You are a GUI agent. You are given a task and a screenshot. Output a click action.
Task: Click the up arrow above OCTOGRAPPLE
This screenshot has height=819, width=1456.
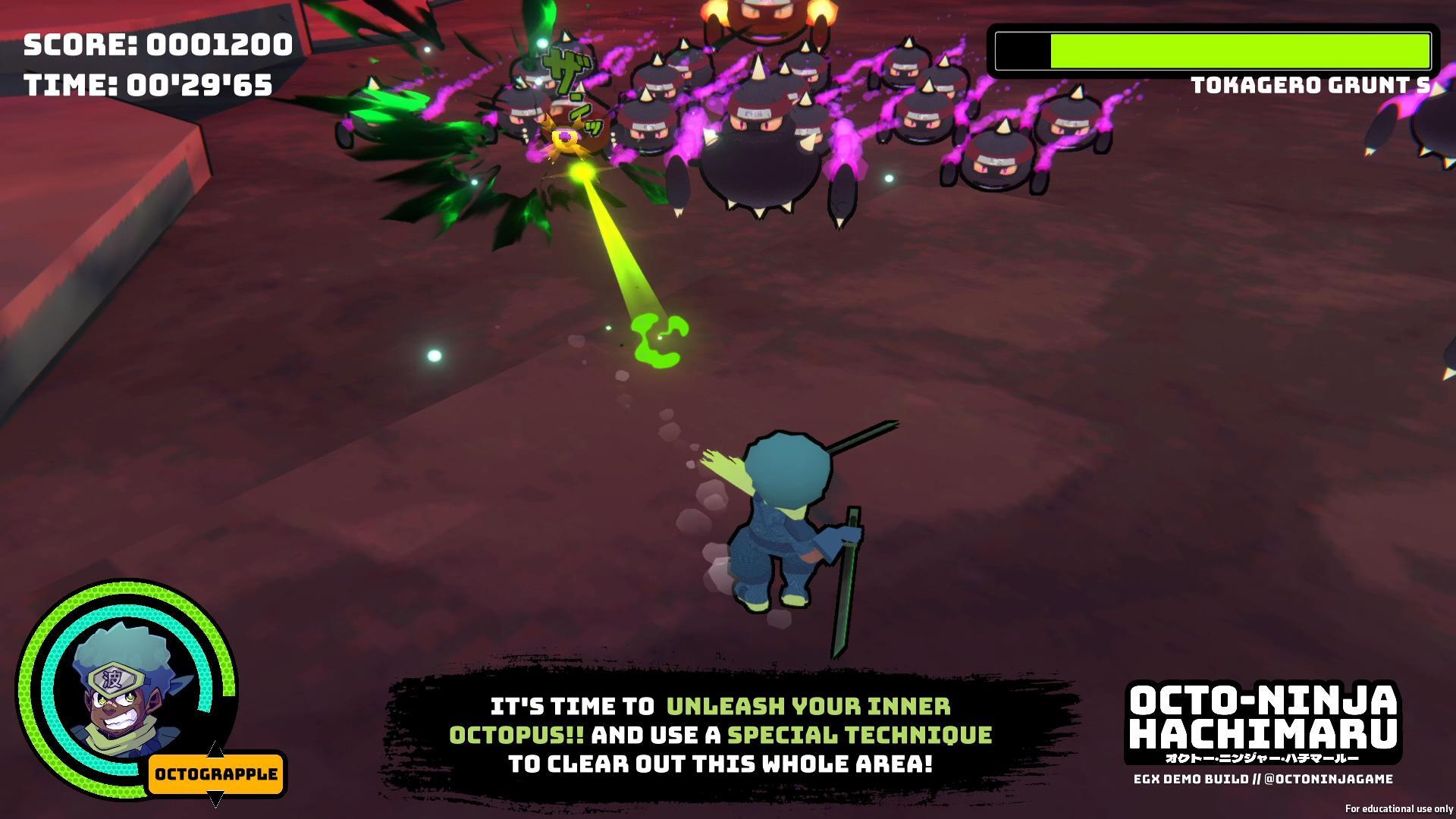click(x=215, y=751)
